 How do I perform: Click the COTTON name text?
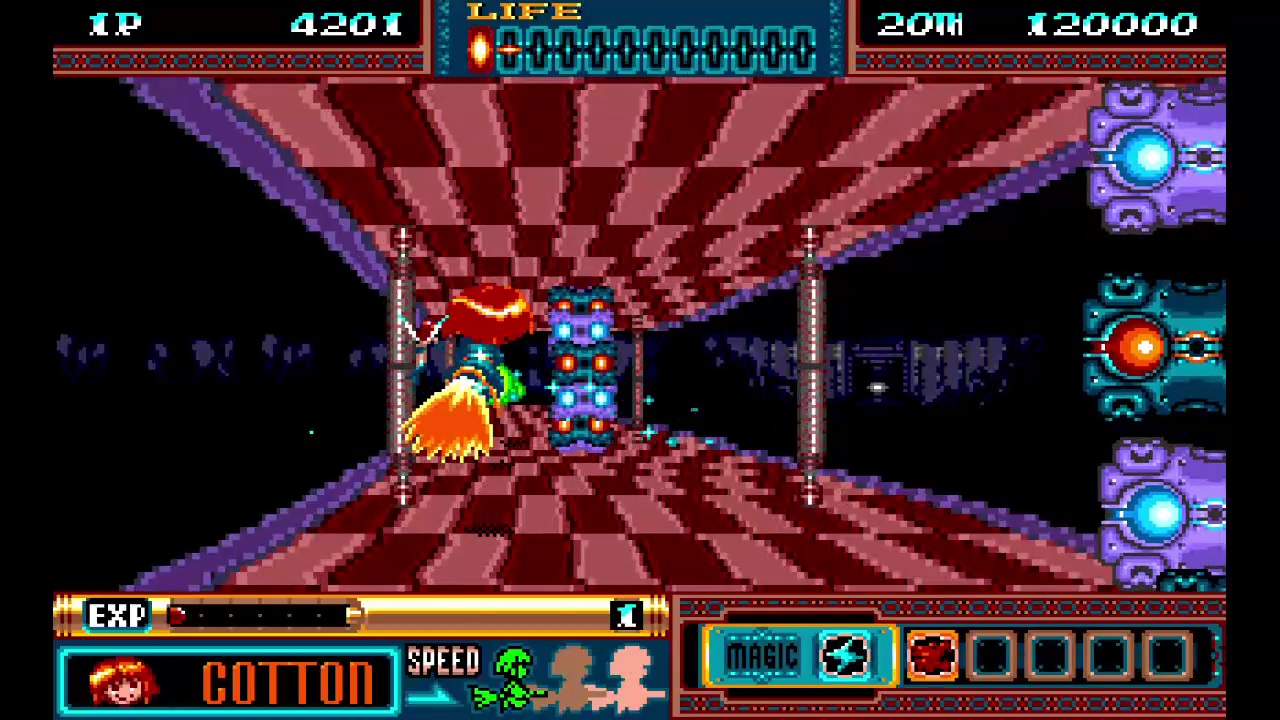coord(288,682)
